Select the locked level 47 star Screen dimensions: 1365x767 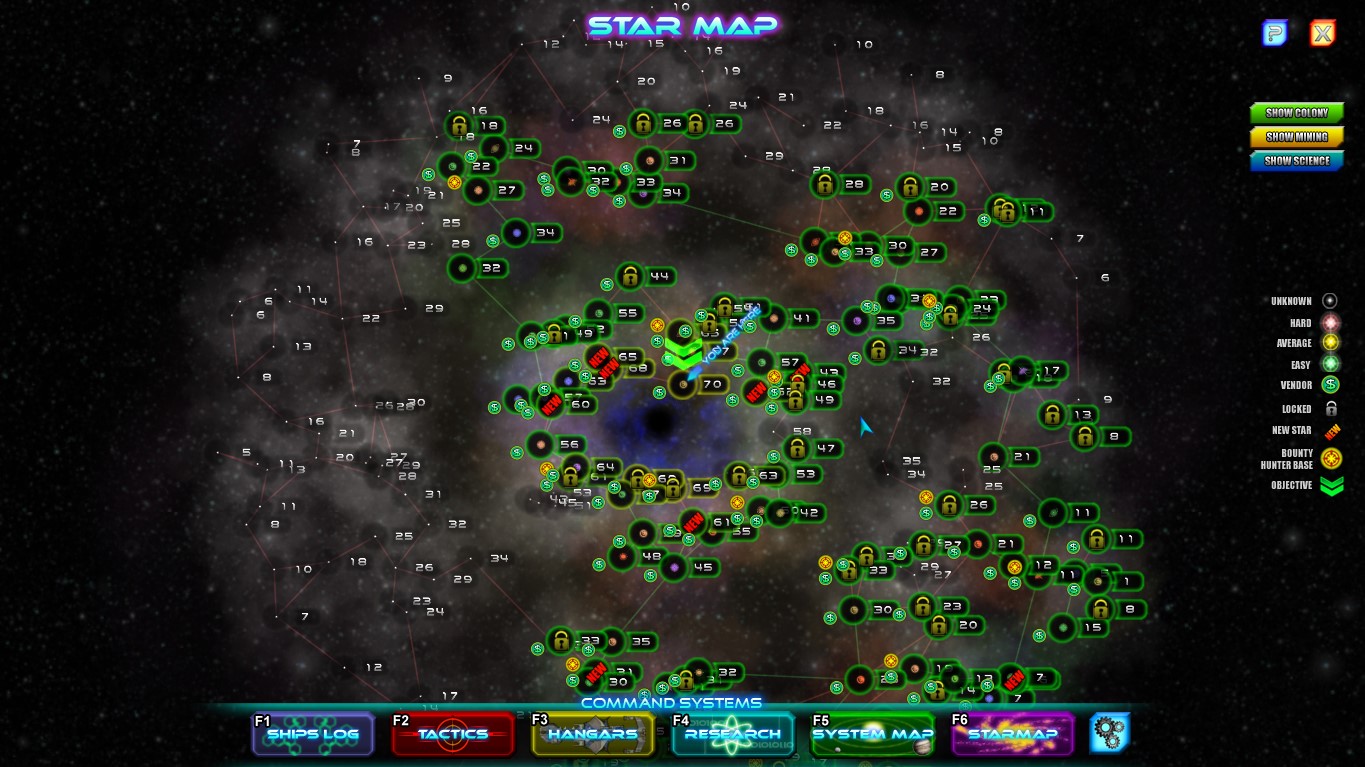(x=797, y=448)
